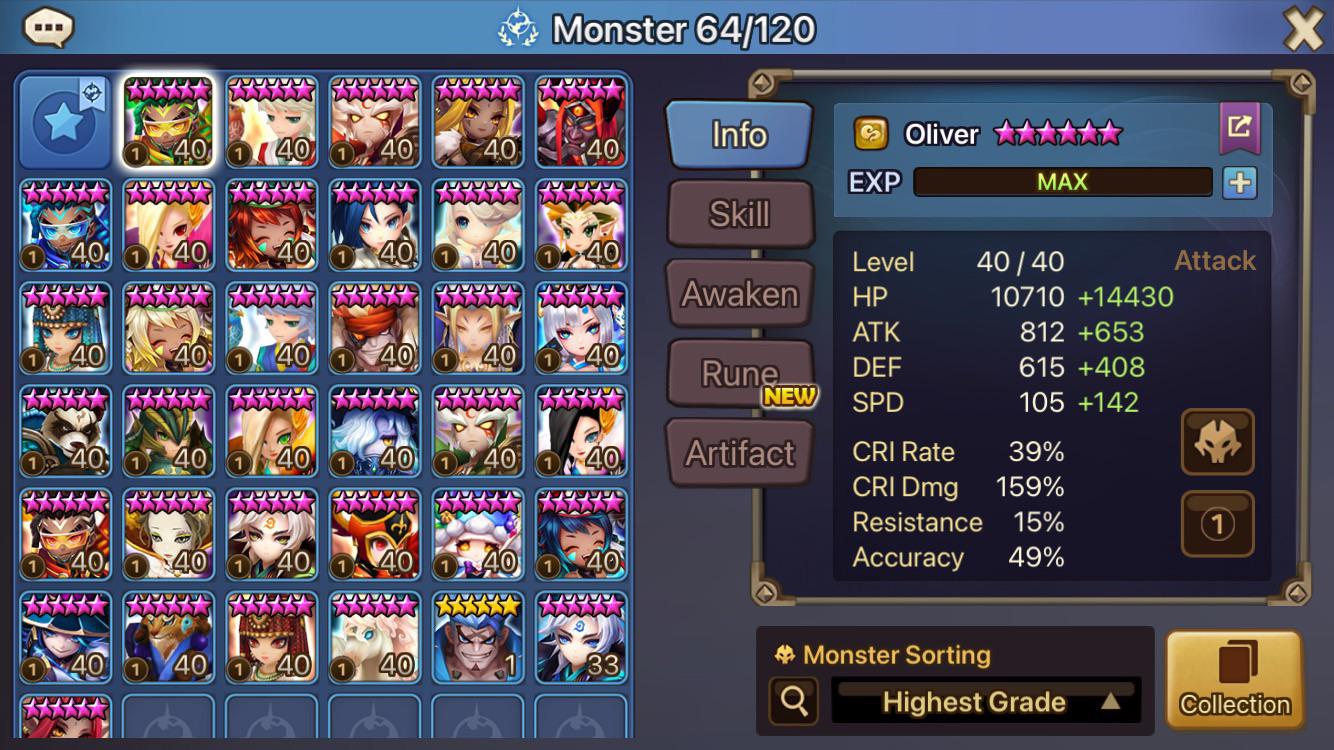Toggle the blue star favorite filter button
Image resolution: width=1334 pixels, height=750 pixels.
click(x=64, y=120)
